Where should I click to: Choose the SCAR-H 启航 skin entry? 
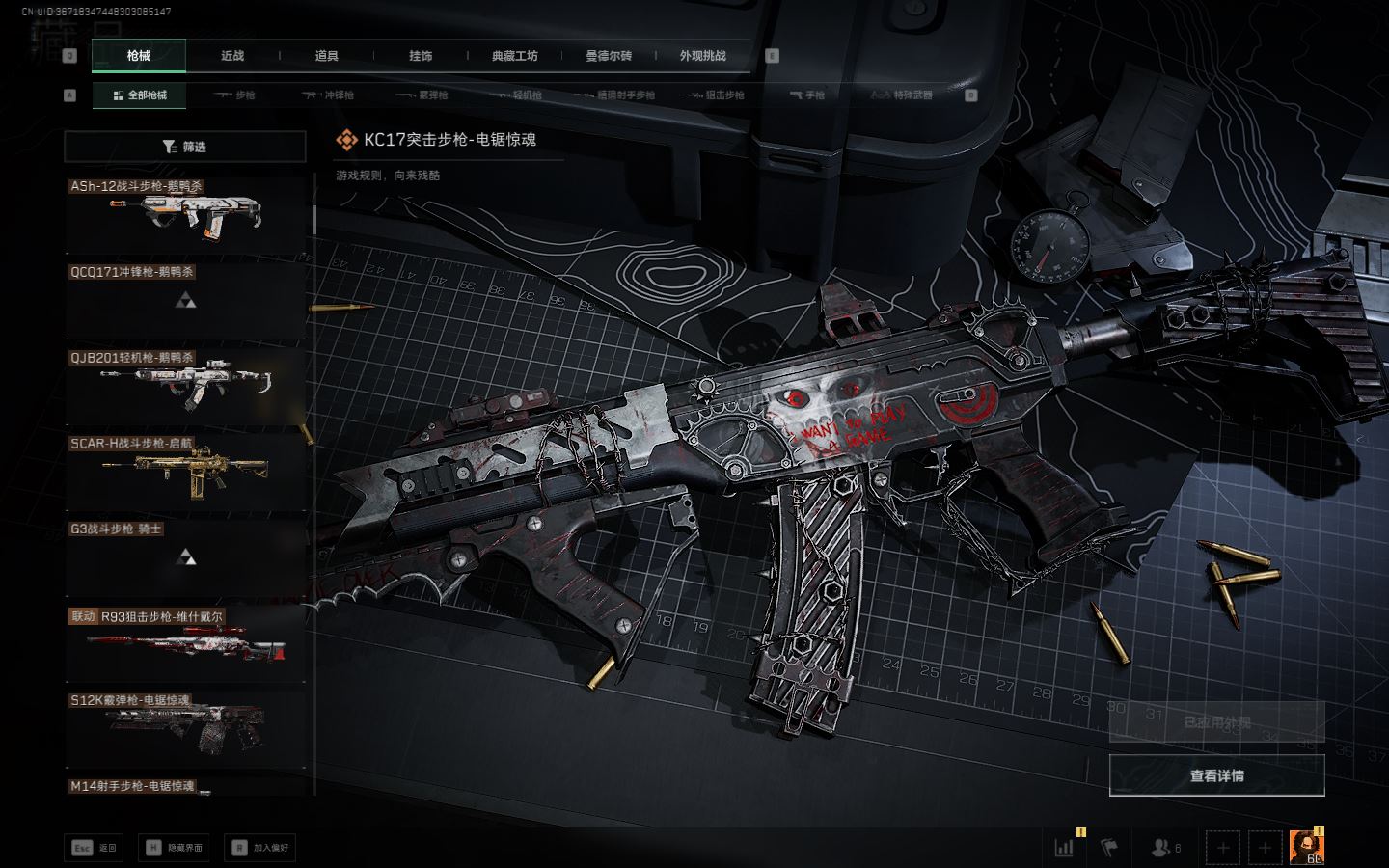[185, 471]
